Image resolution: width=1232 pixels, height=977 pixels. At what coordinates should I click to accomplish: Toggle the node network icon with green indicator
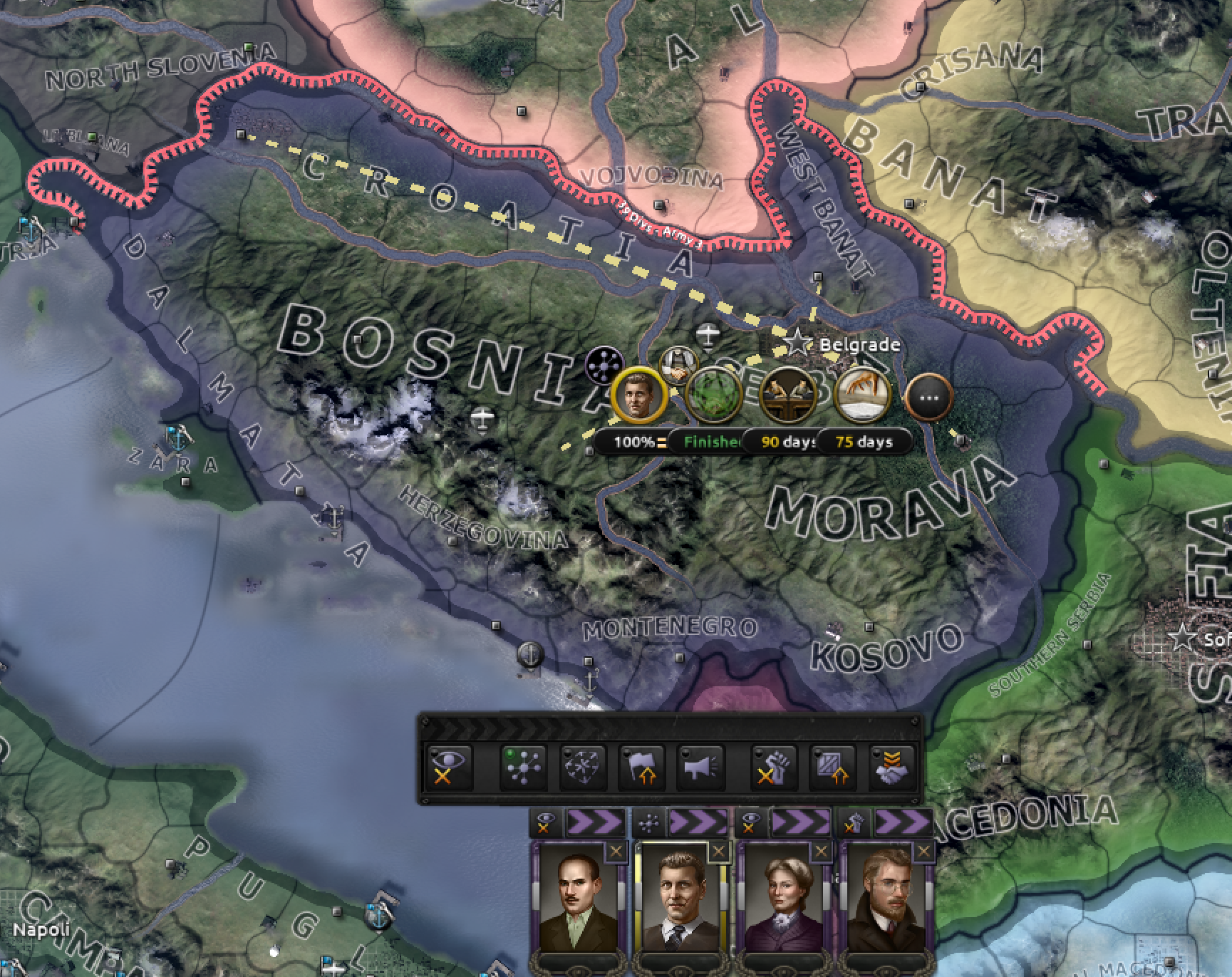(525, 767)
